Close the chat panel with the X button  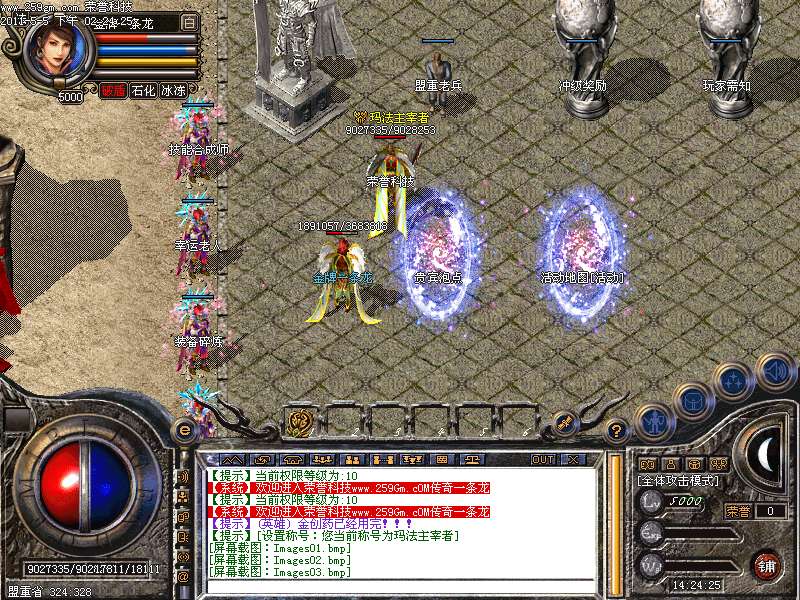click(572, 459)
